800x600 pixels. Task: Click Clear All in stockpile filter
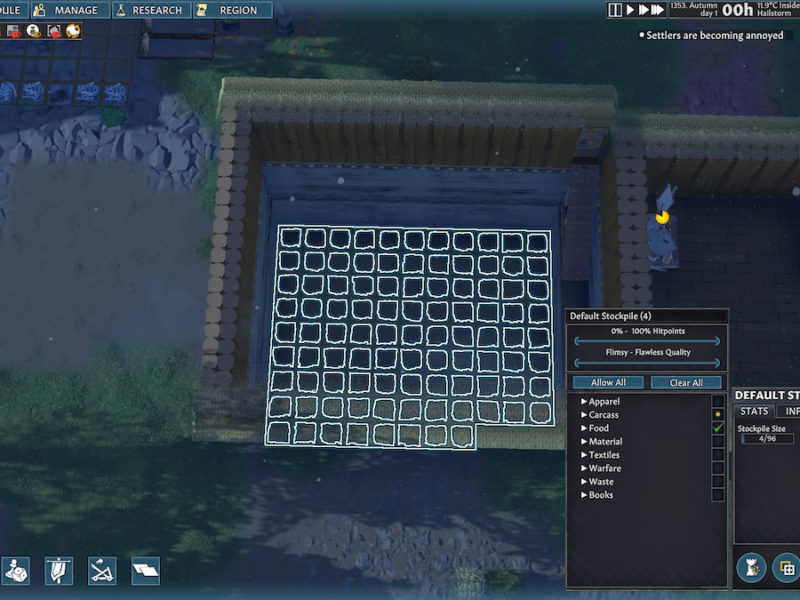(686, 382)
